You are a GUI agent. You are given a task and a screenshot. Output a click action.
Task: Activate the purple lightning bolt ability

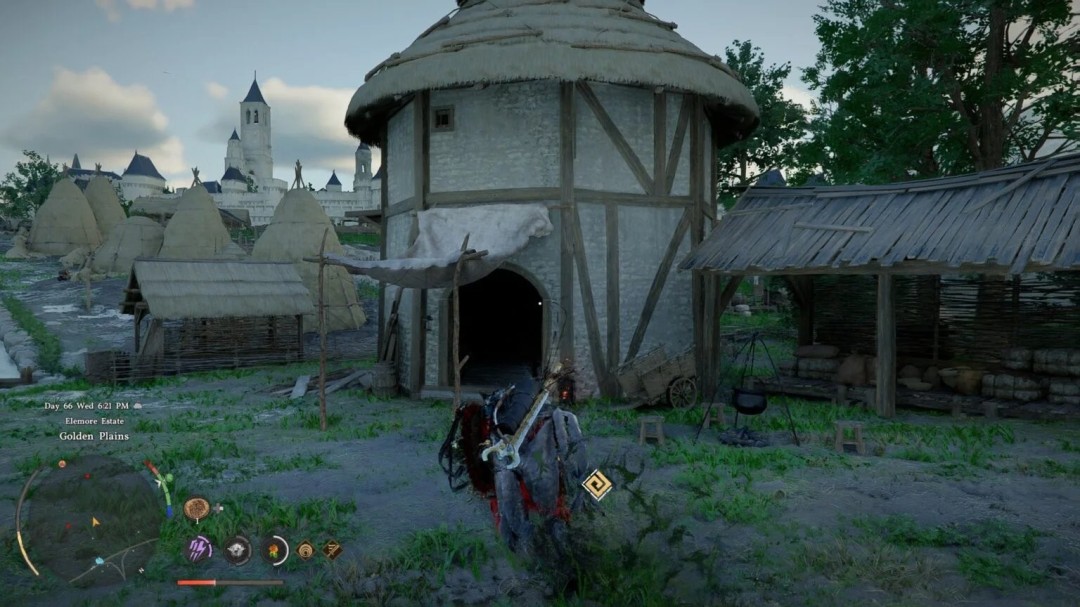click(x=199, y=548)
